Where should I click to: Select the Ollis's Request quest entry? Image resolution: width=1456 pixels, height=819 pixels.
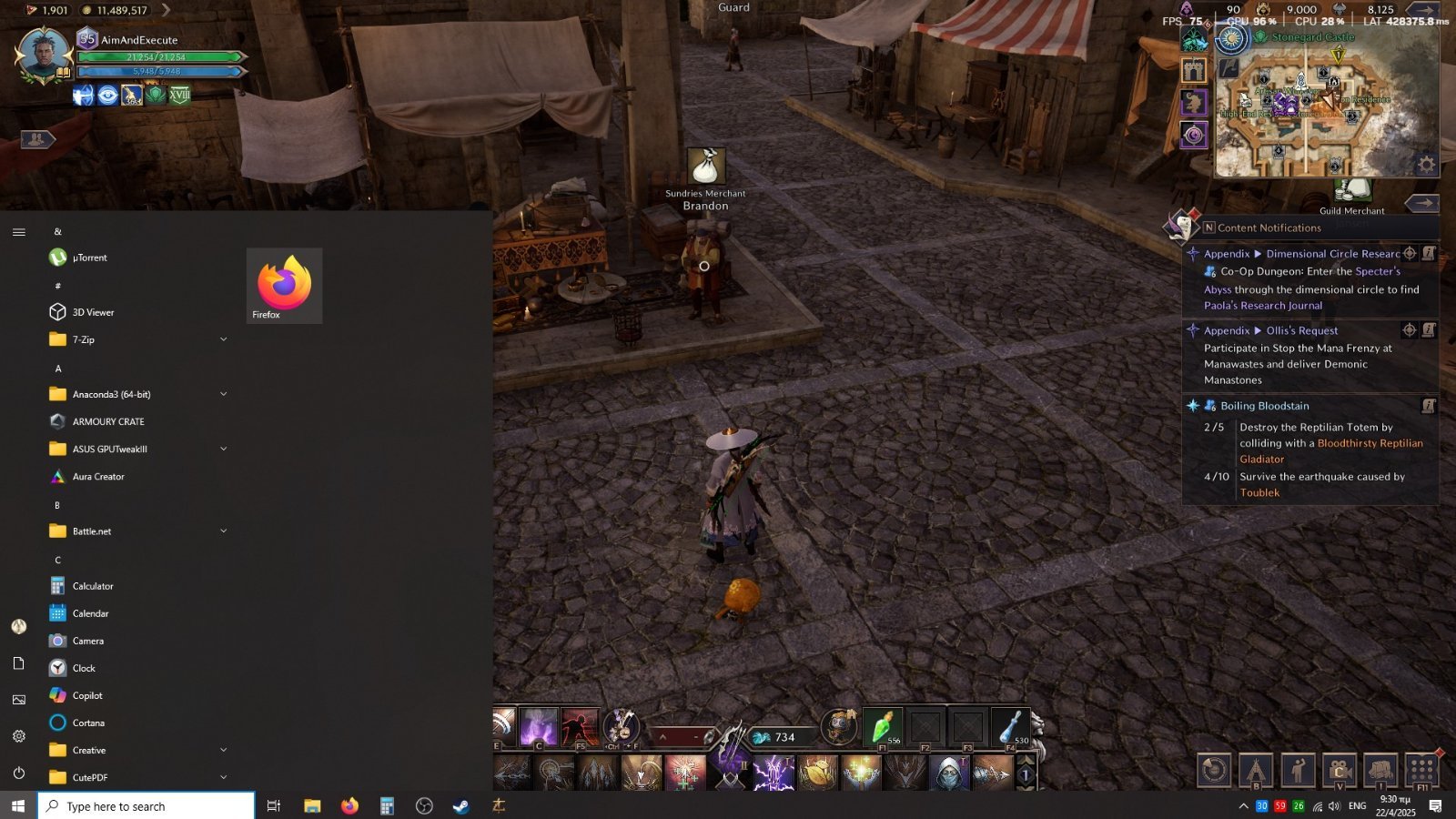1301,330
